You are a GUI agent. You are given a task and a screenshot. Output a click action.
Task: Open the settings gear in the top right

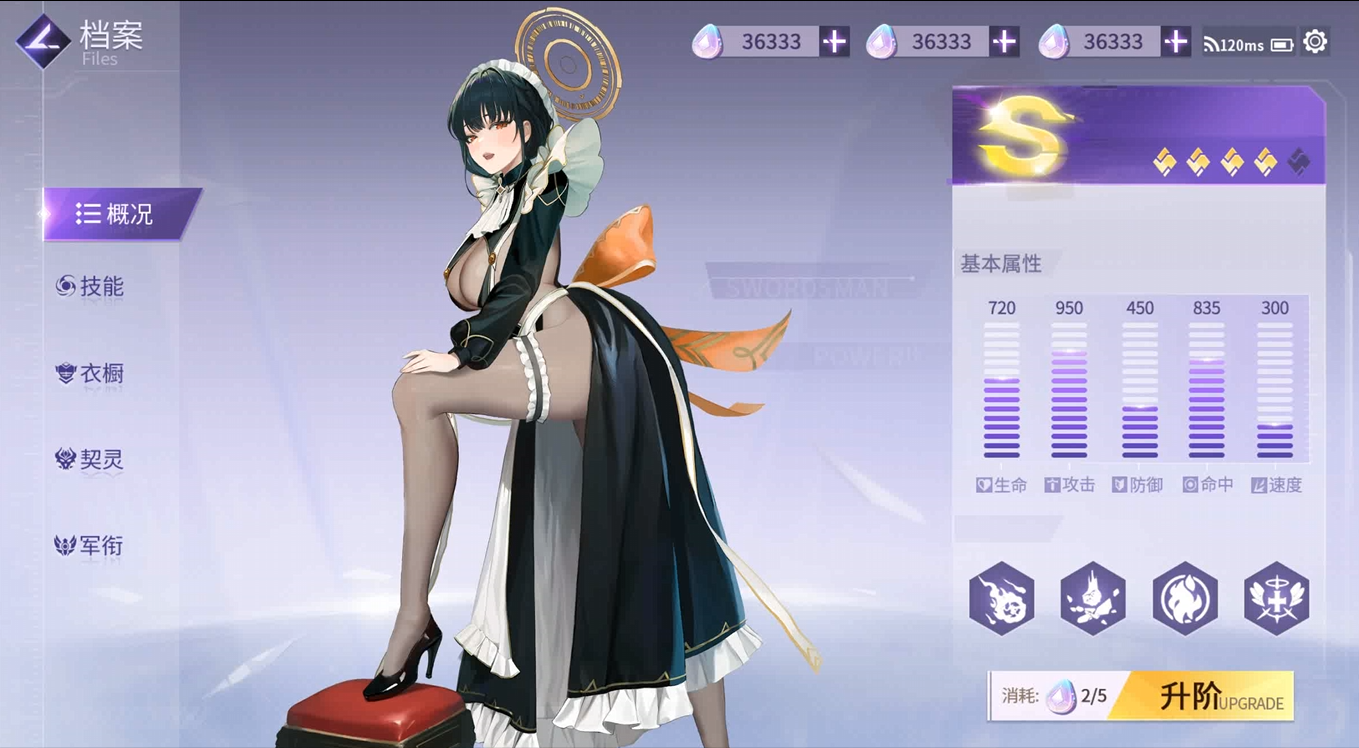(1315, 41)
